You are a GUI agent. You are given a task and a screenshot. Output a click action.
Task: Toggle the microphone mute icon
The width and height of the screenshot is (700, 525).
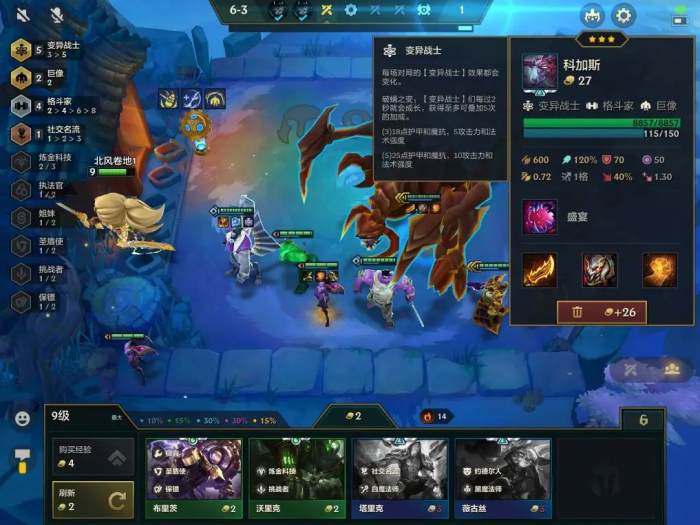tap(56, 15)
